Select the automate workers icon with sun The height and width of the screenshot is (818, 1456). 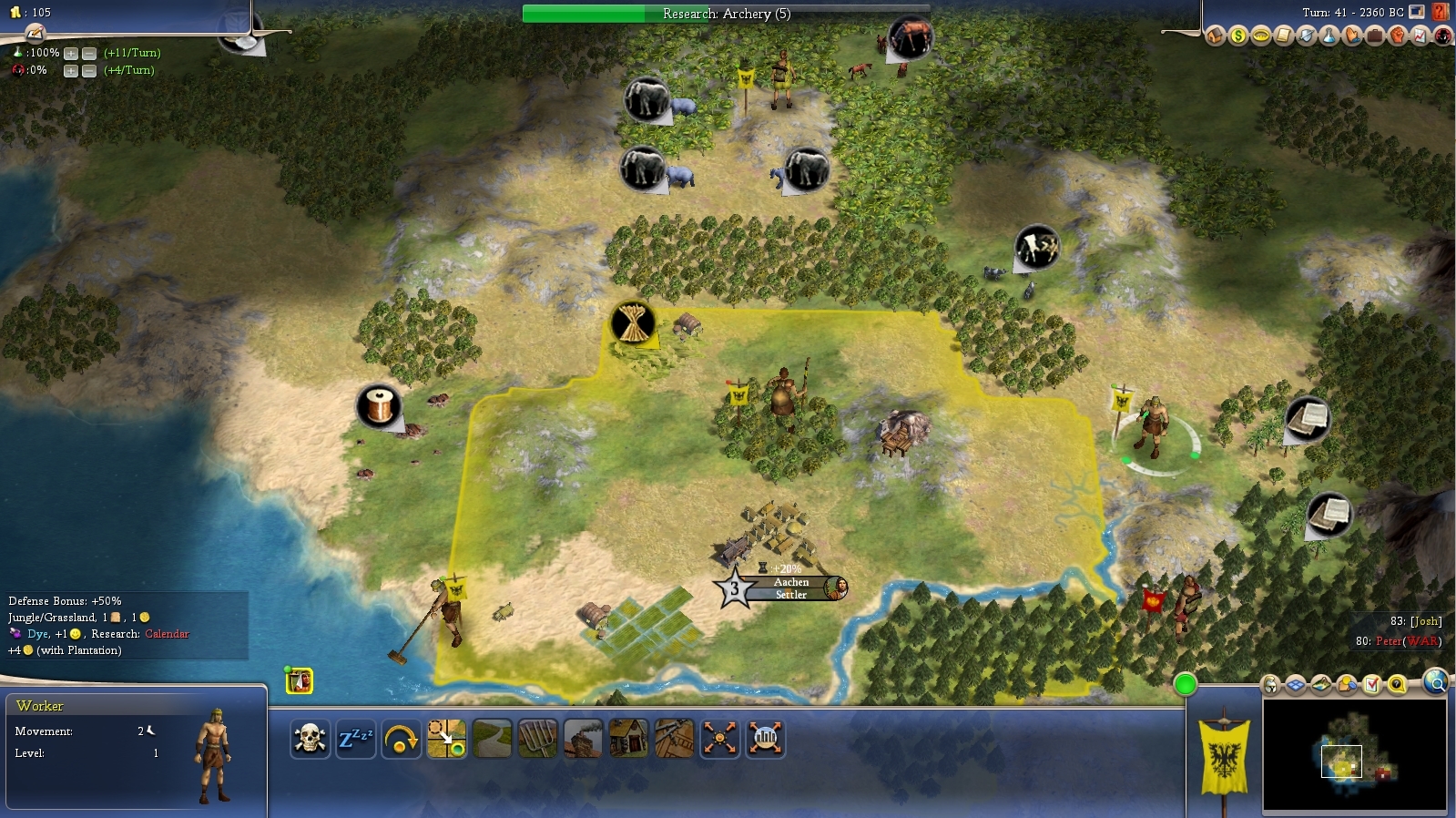pyautogui.click(x=719, y=739)
